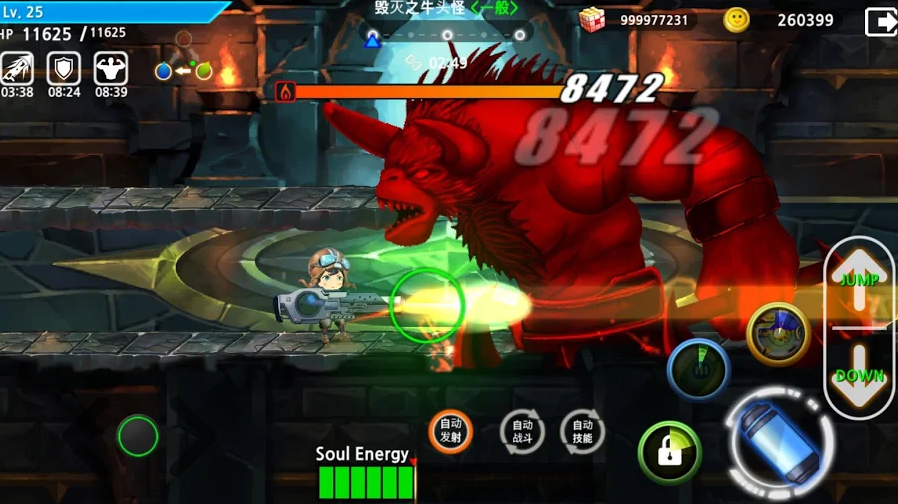The height and width of the screenshot is (504, 898).
Task: Toggle 自动技能 auto-skill
Action: click(582, 431)
